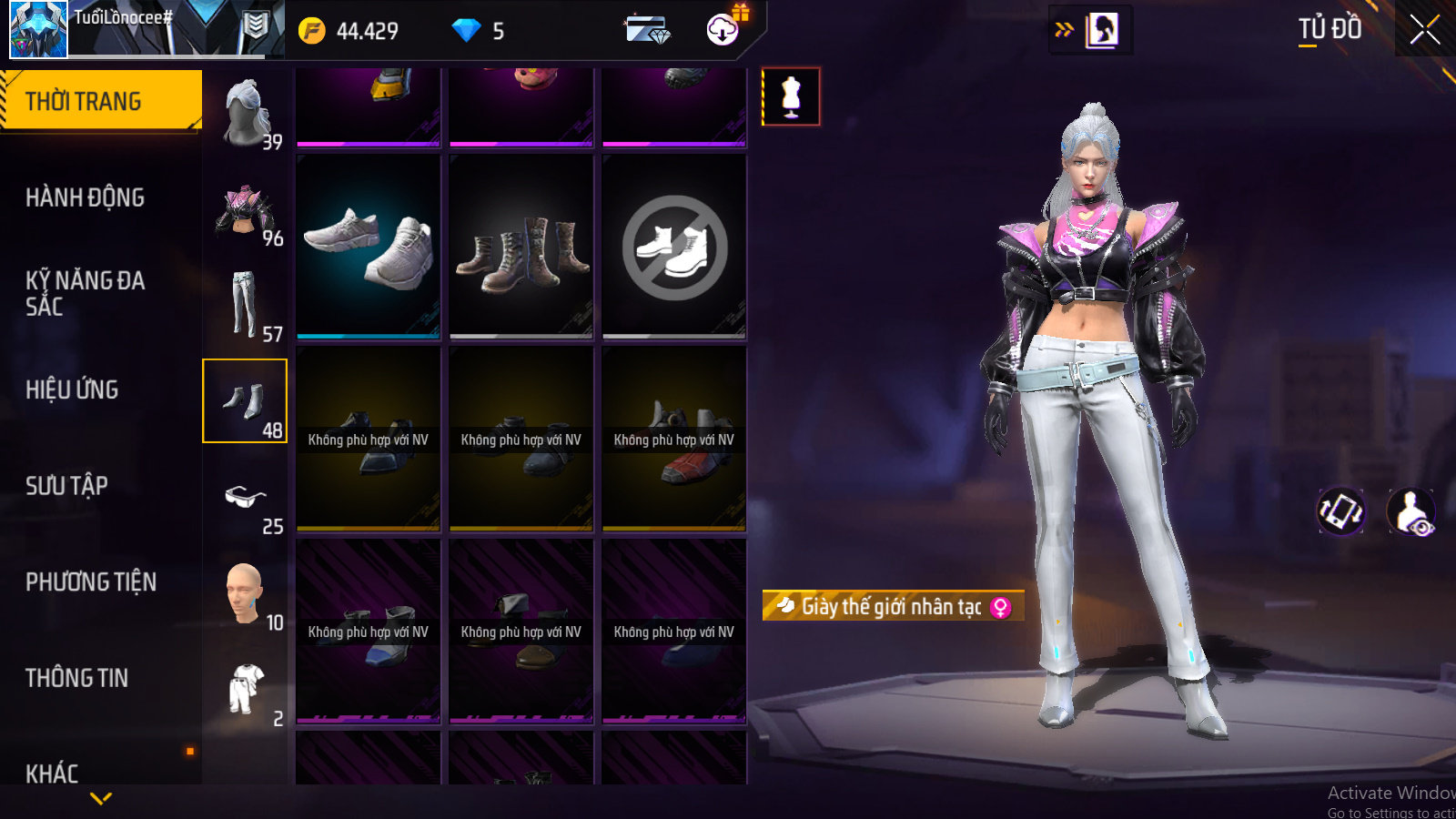
Task: Select the glasses accessory category
Action: [x=246, y=499]
